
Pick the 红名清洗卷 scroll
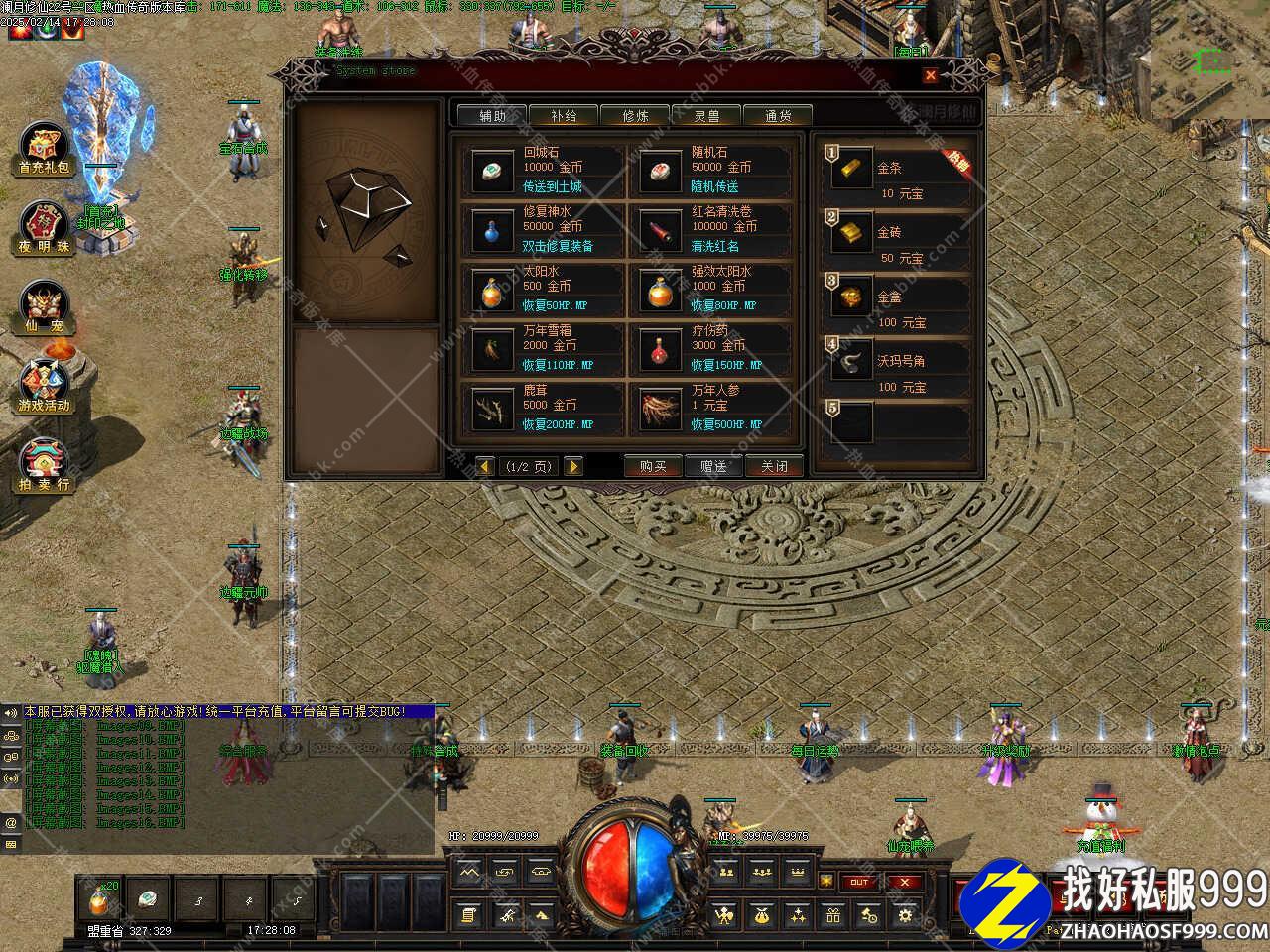tap(712, 230)
